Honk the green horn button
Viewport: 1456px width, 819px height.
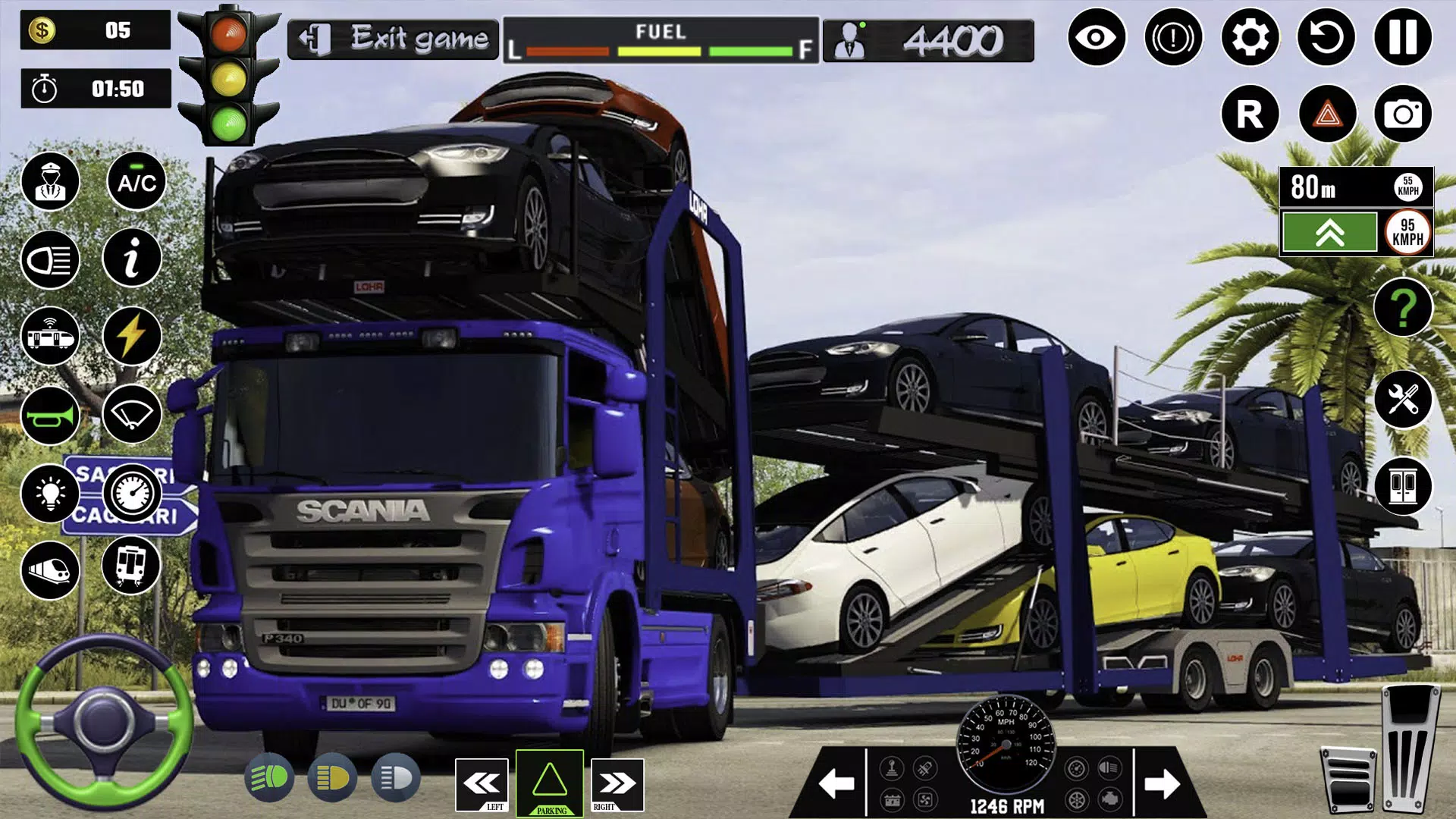point(50,416)
